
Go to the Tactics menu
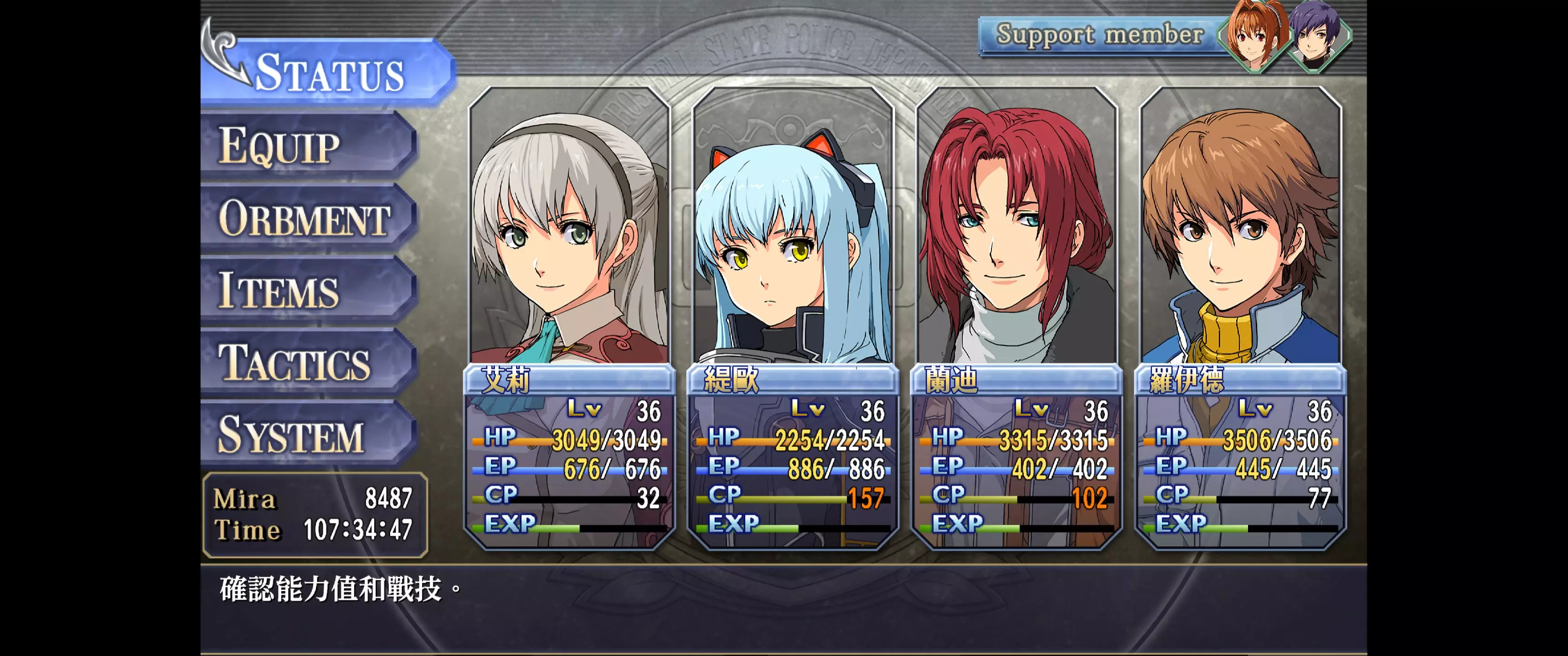(x=307, y=363)
